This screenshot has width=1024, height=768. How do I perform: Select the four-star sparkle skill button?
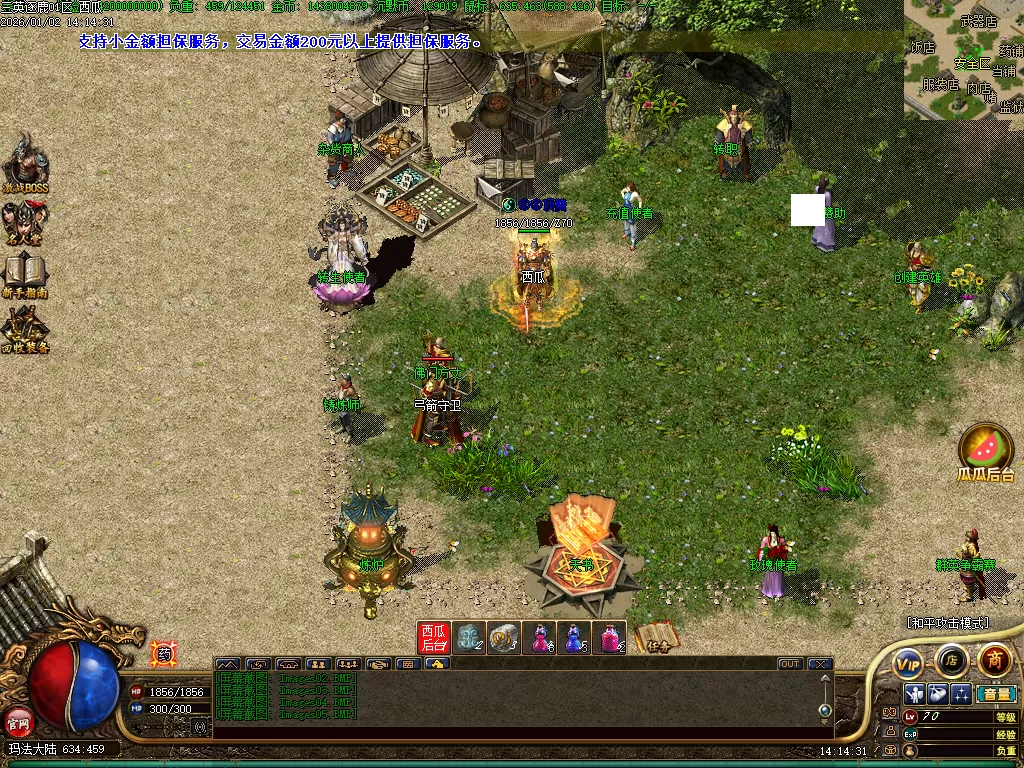point(960,694)
